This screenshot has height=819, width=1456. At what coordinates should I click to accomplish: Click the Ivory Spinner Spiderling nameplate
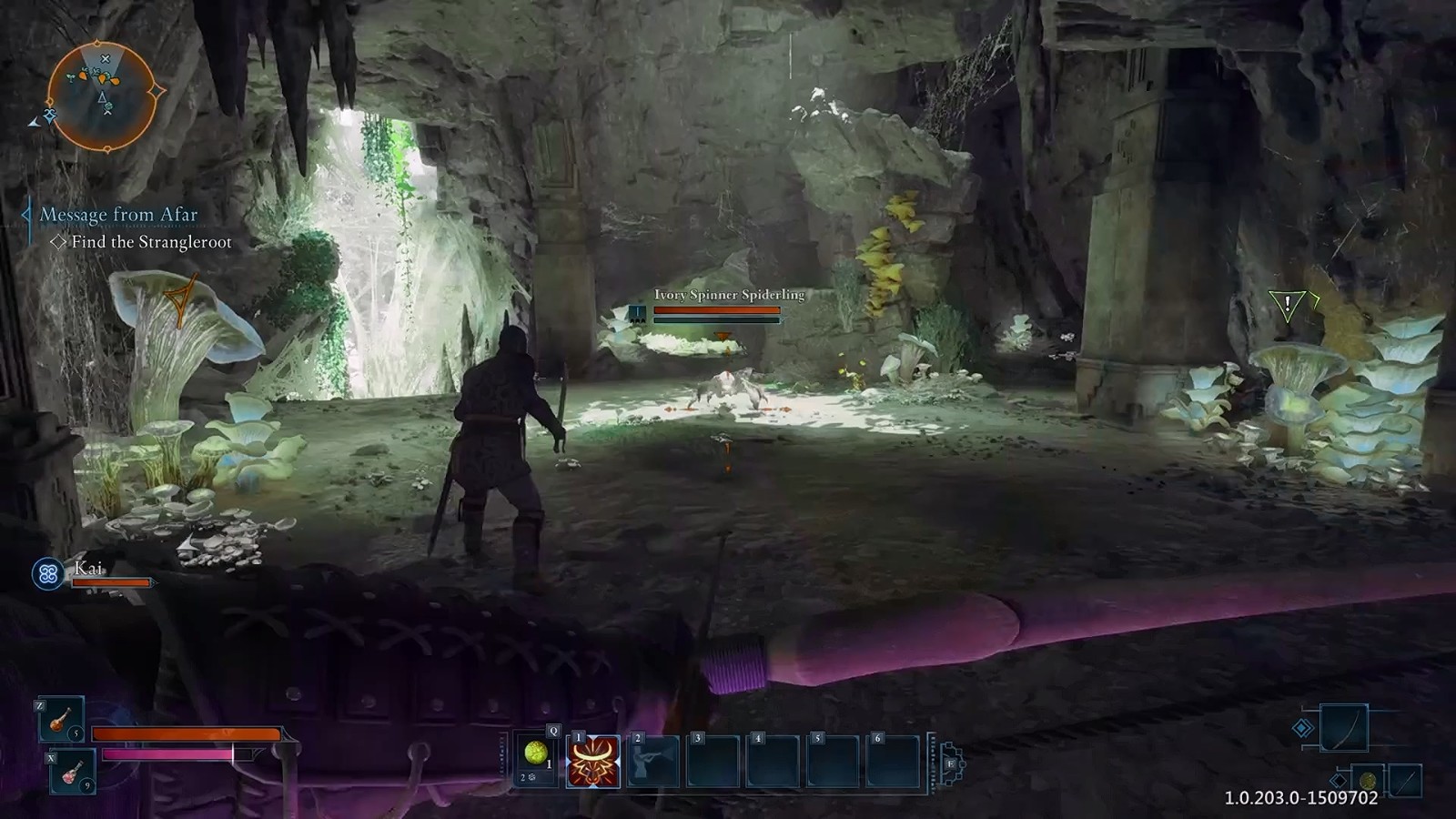point(729,295)
